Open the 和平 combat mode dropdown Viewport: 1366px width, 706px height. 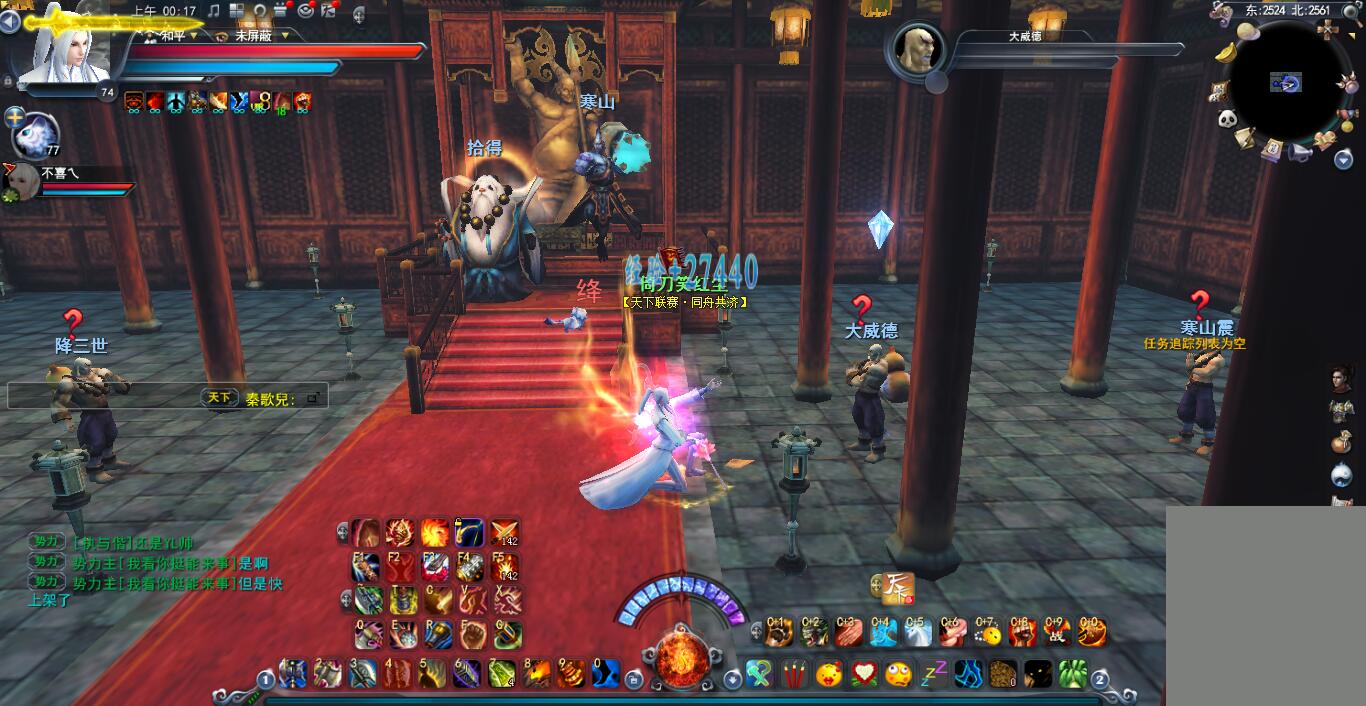(173, 35)
